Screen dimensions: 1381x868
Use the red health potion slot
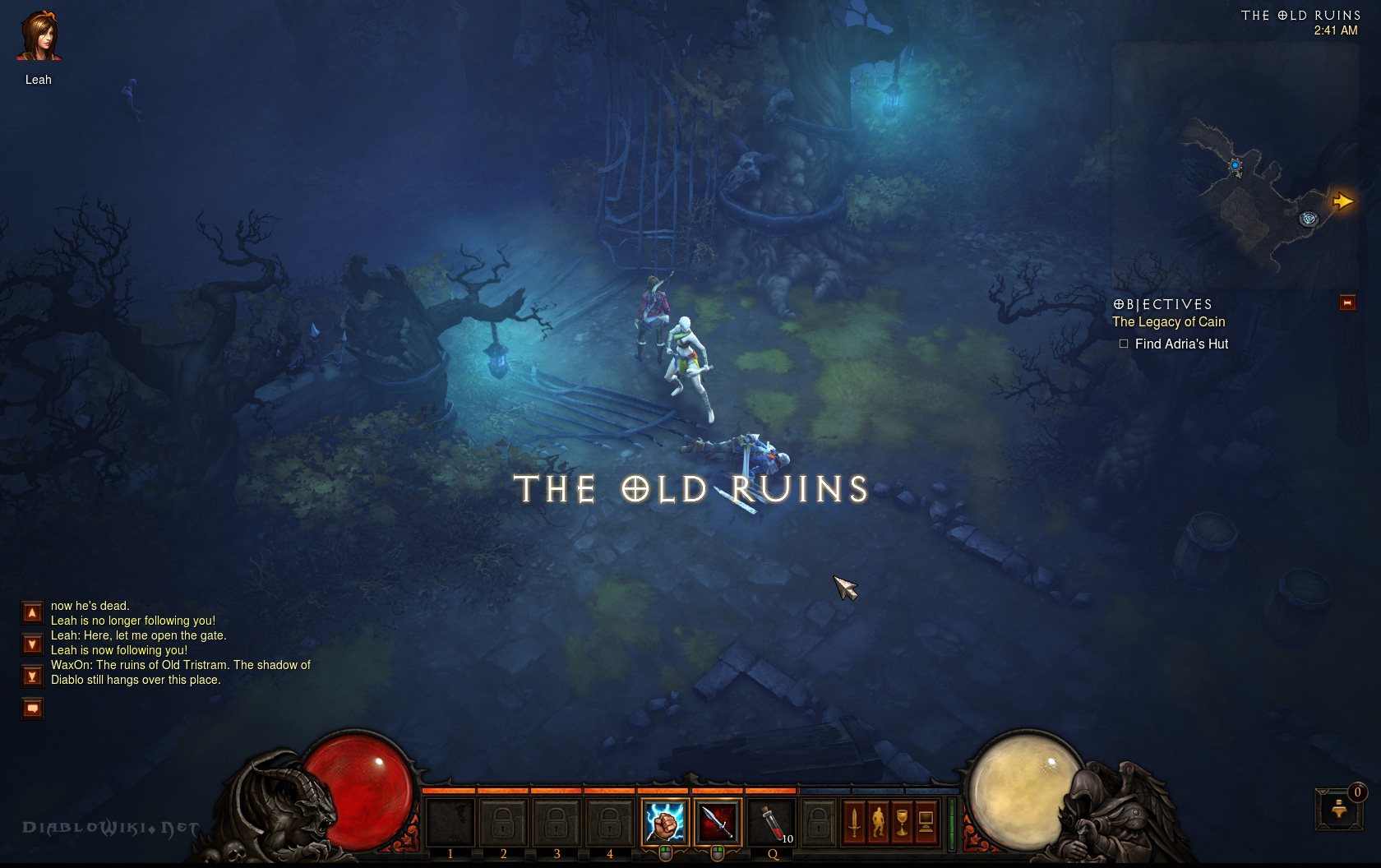point(771,821)
